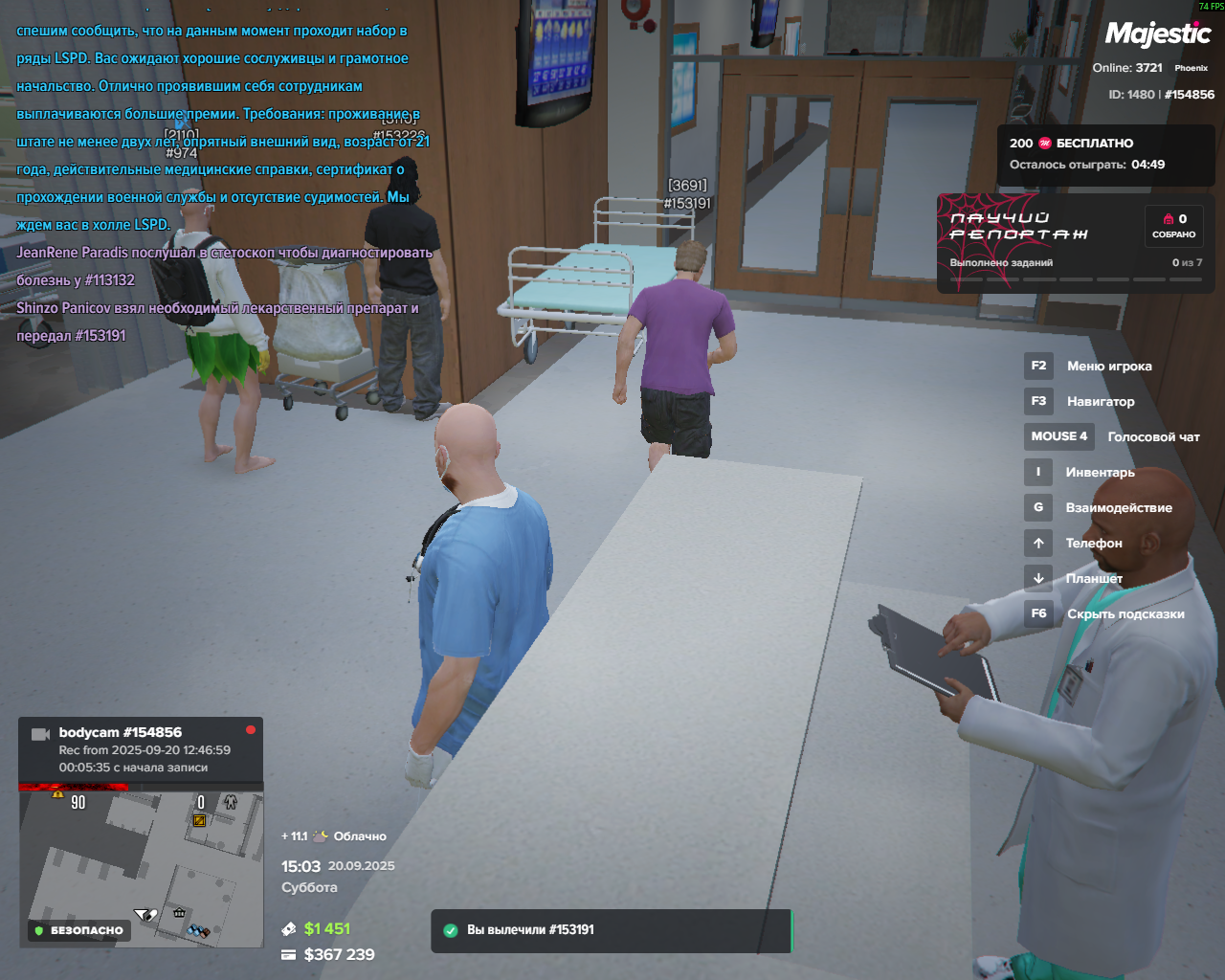Click the Majestic logo
The height and width of the screenshot is (980, 1225).
[1158, 34]
